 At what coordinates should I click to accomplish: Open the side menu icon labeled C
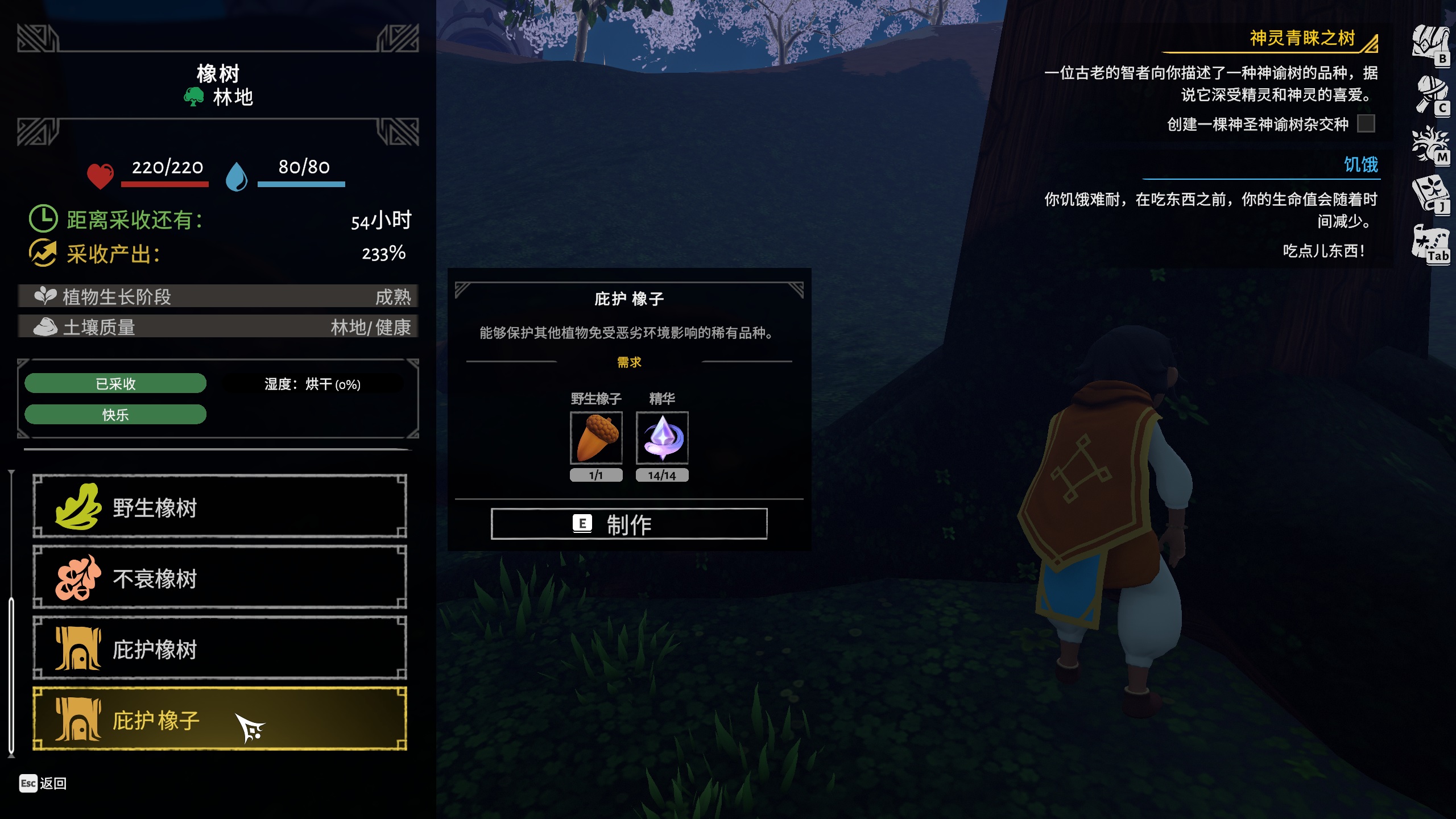1432,95
